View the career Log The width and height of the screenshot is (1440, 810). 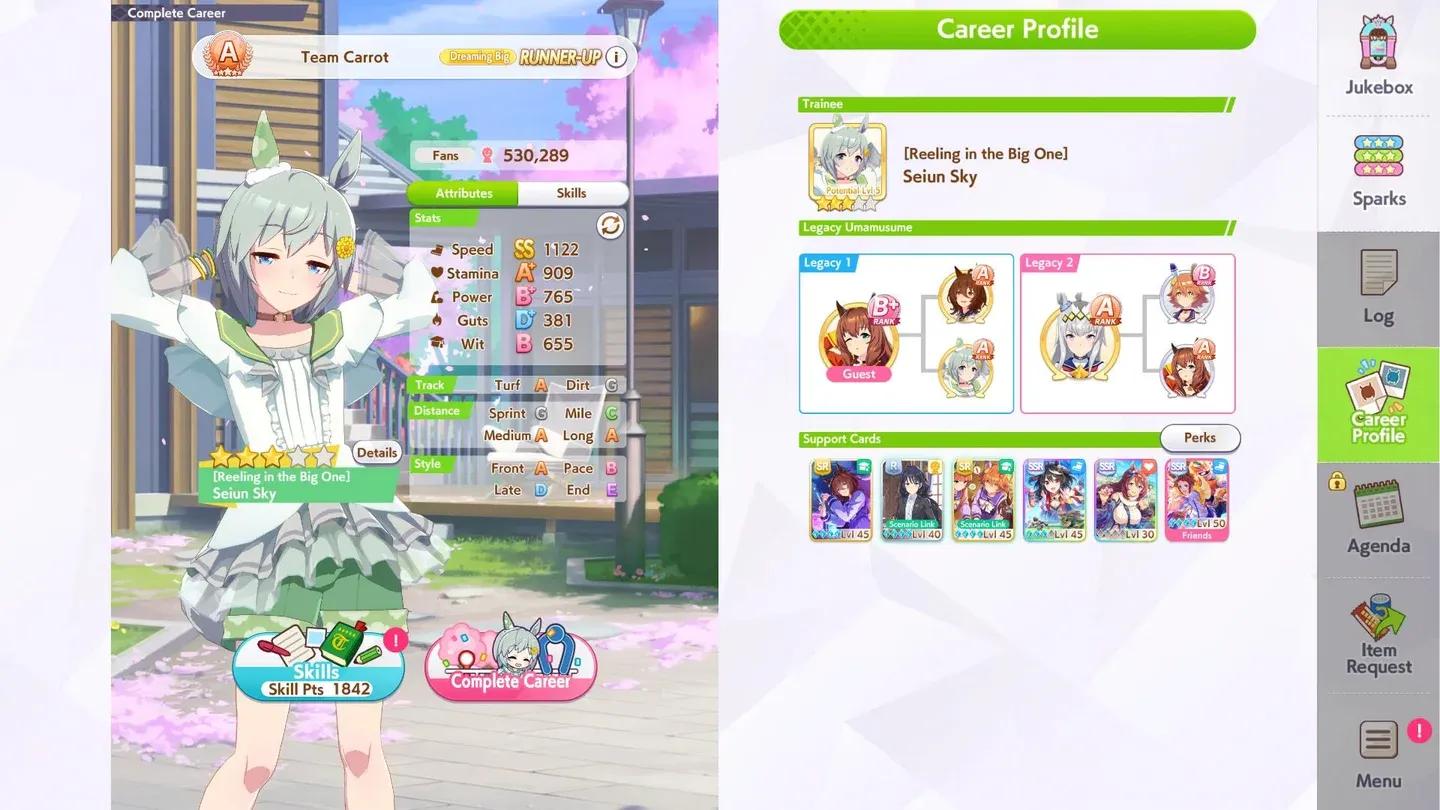[1379, 290]
